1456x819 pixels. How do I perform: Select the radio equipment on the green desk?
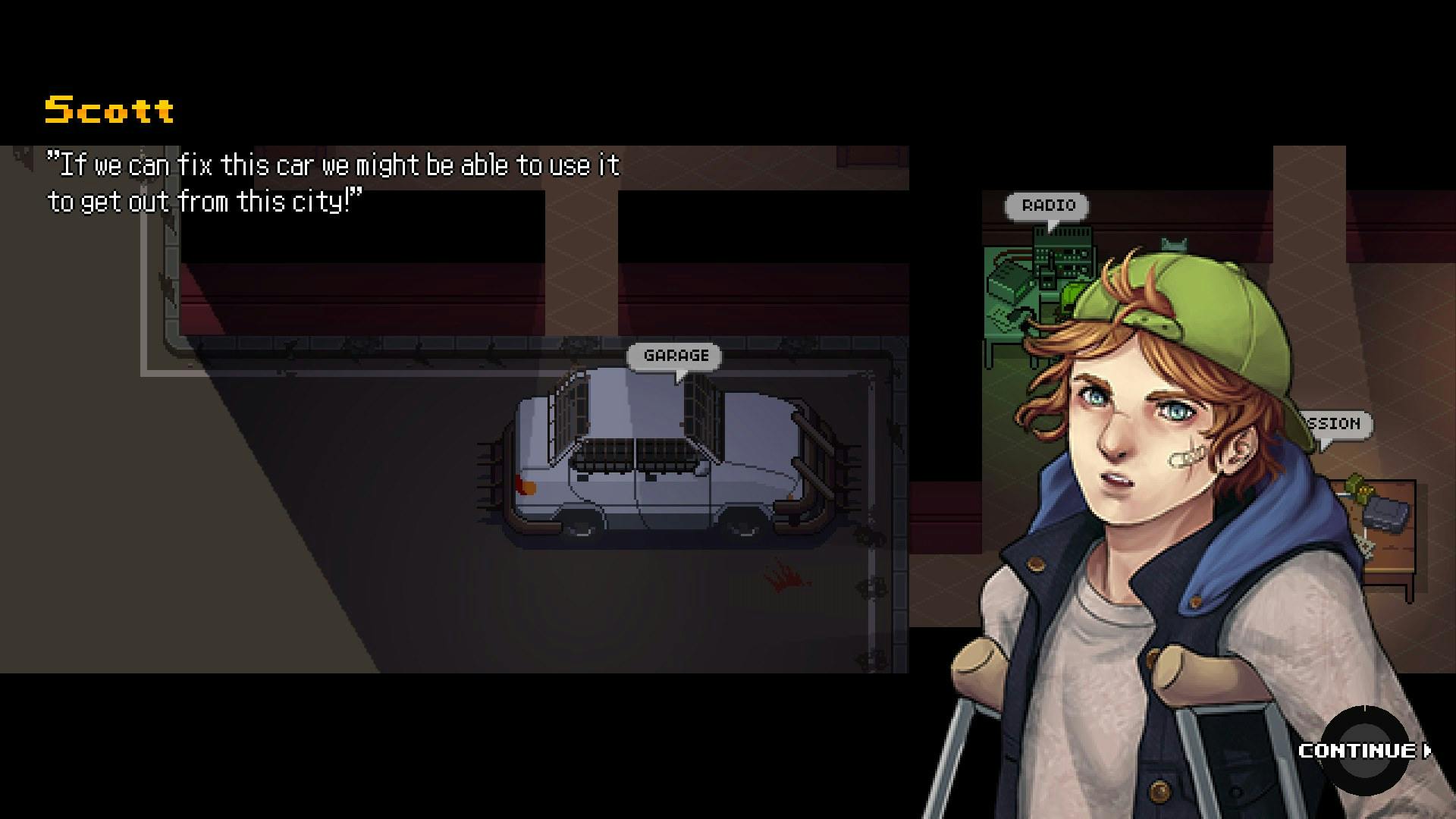tap(1062, 258)
